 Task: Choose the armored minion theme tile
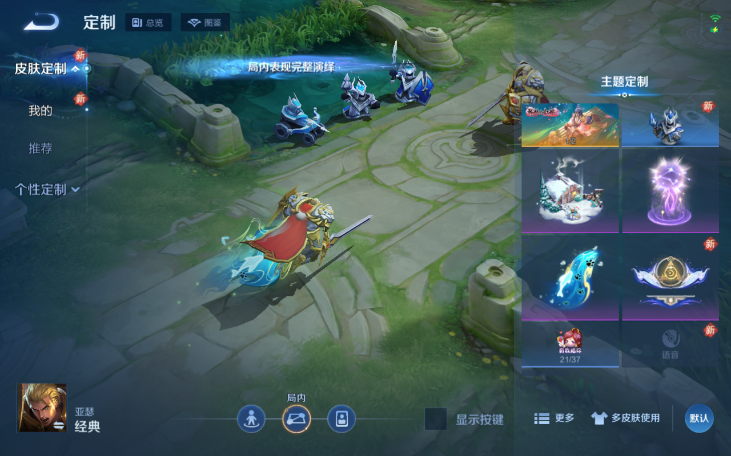670,123
